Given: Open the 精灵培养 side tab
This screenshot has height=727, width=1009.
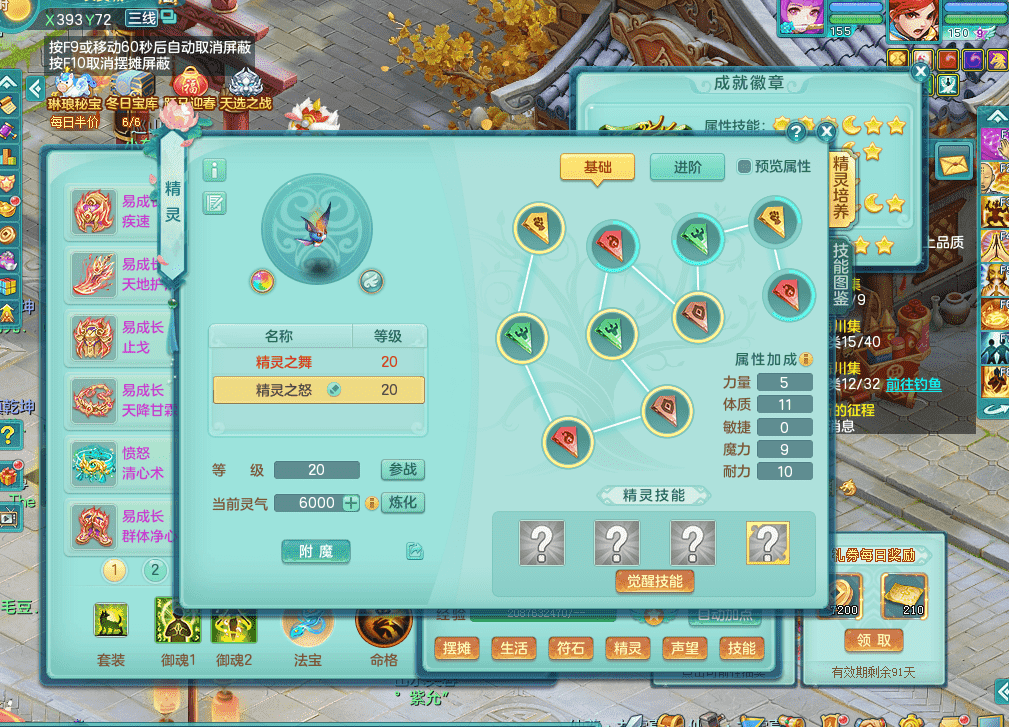Looking at the screenshot, I should (841, 186).
